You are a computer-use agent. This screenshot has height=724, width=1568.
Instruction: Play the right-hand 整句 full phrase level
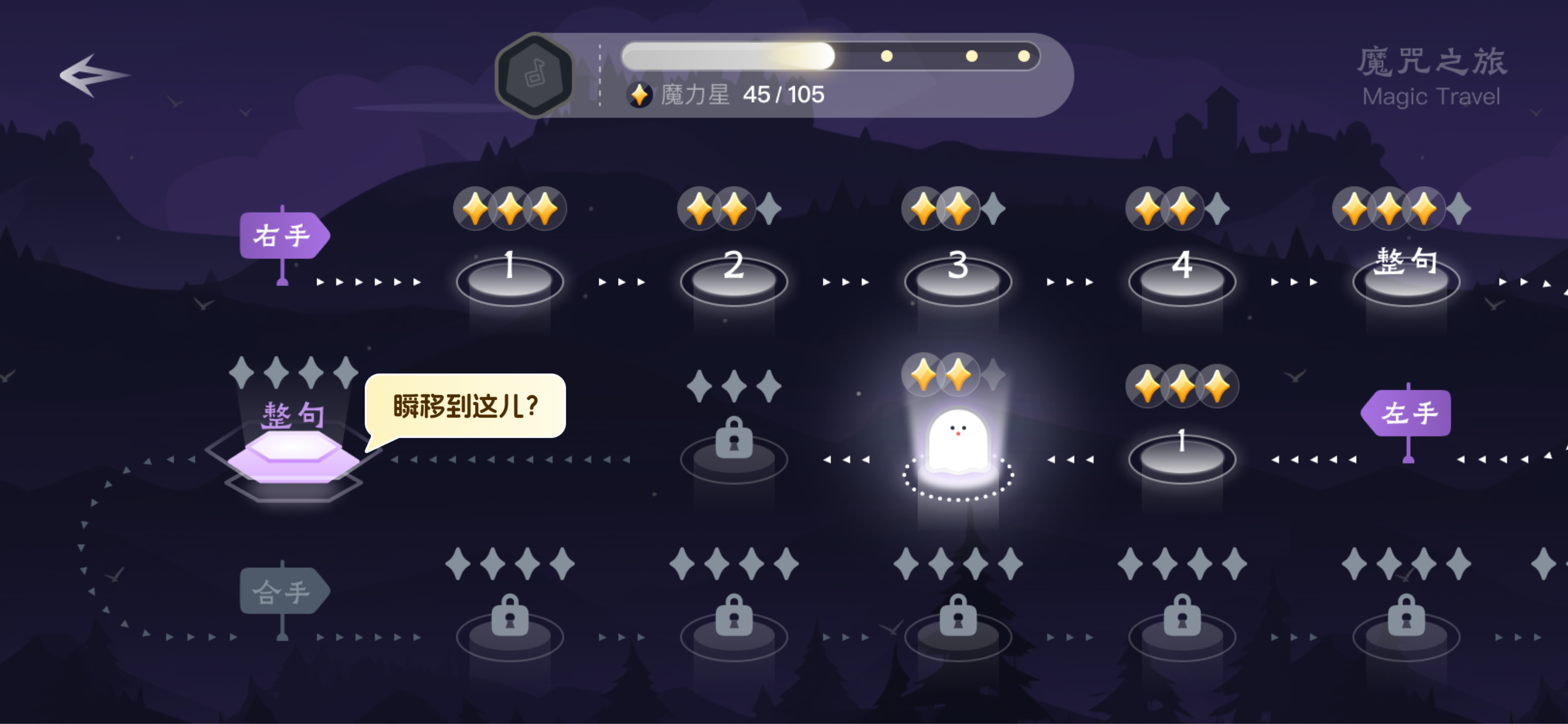[x=1406, y=278]
